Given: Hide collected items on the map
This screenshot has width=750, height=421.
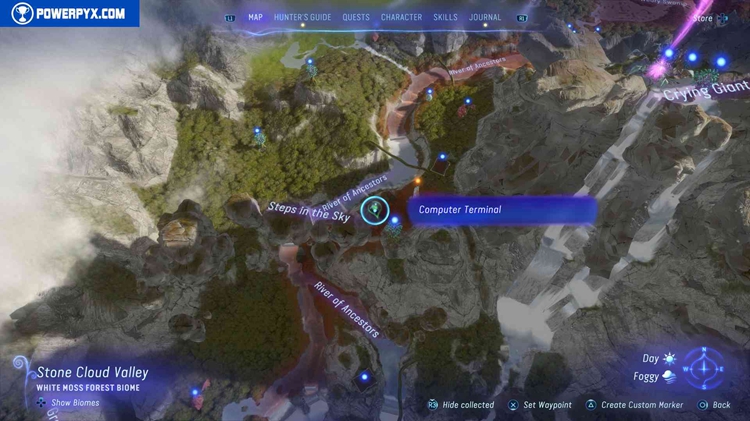Looking at the screenshot, I should click(461, 405).
